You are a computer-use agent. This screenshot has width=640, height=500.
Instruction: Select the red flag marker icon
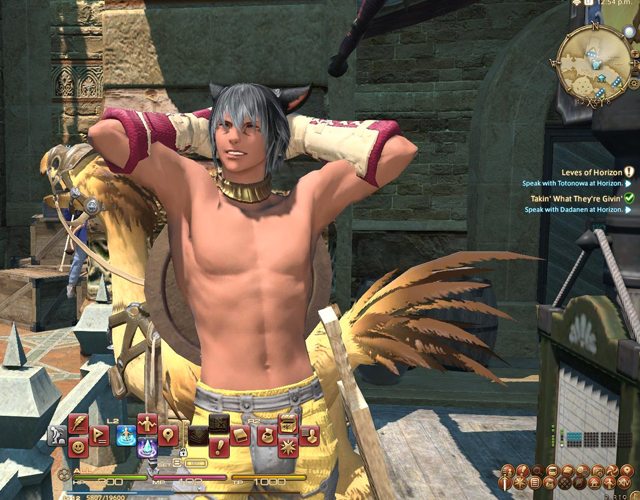point(101,435)
